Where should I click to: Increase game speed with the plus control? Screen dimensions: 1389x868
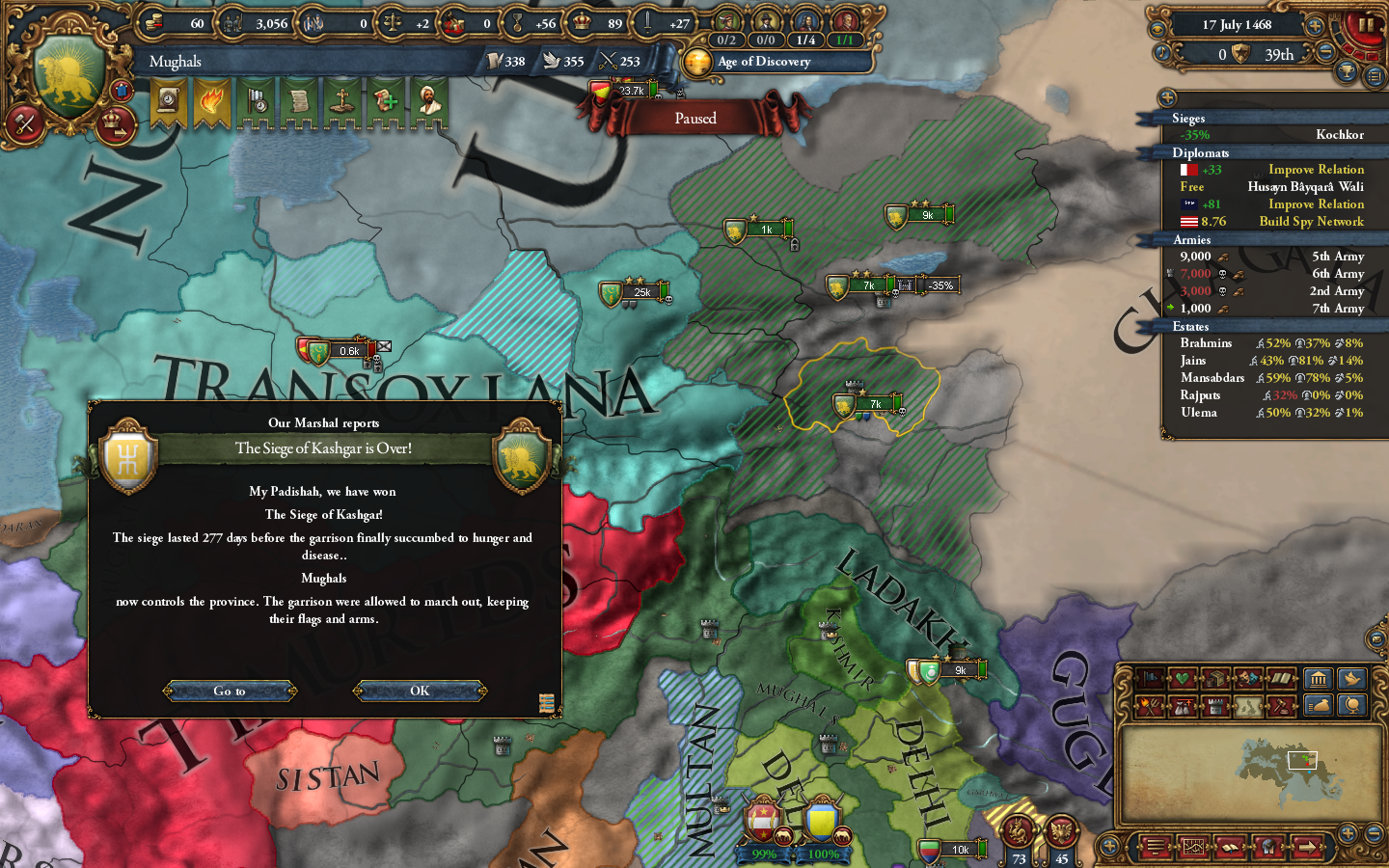click(x=1316, y=25)
